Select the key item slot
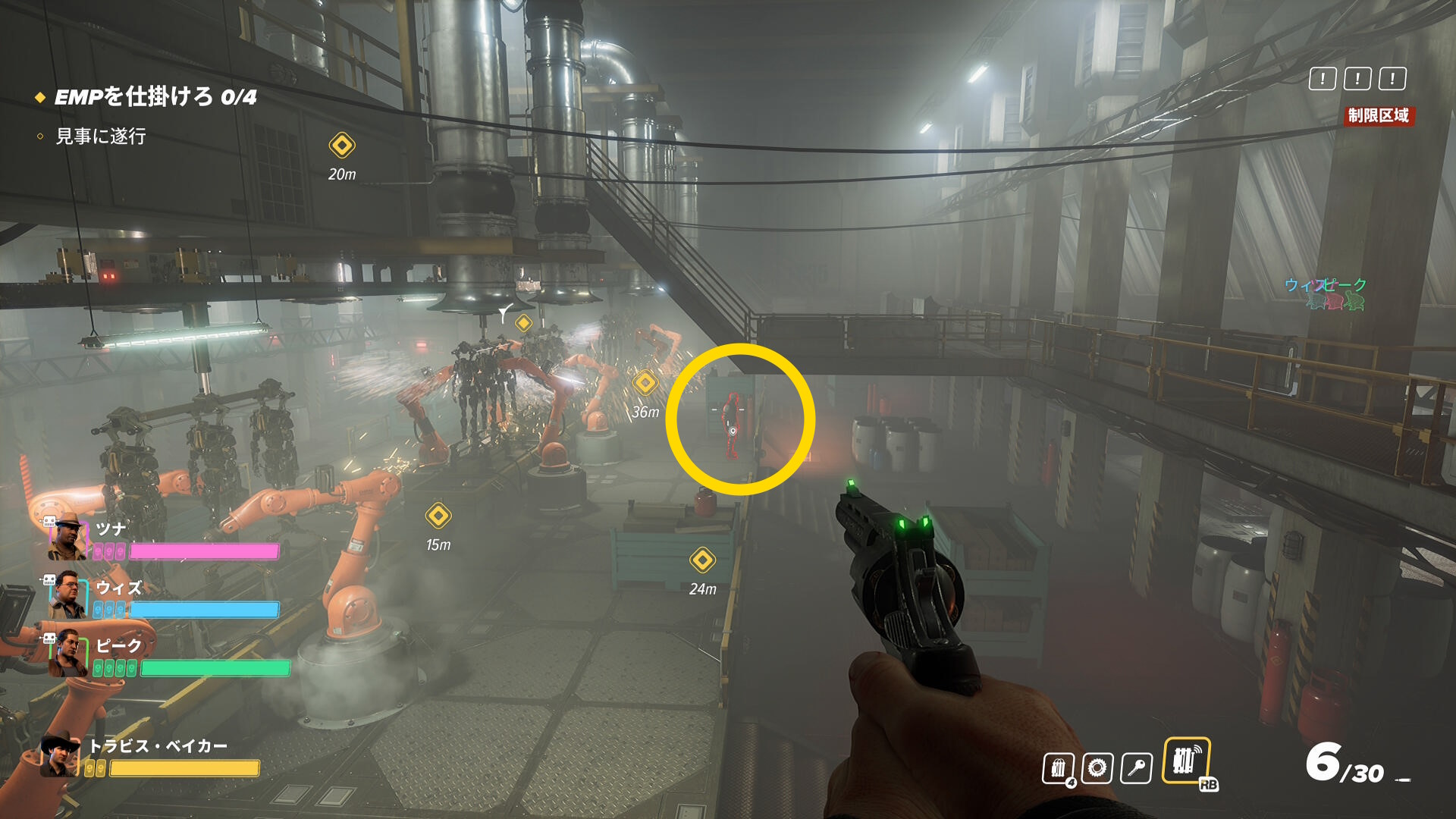The width and height of the screenshot is (1456, 819). point(1136,768)
